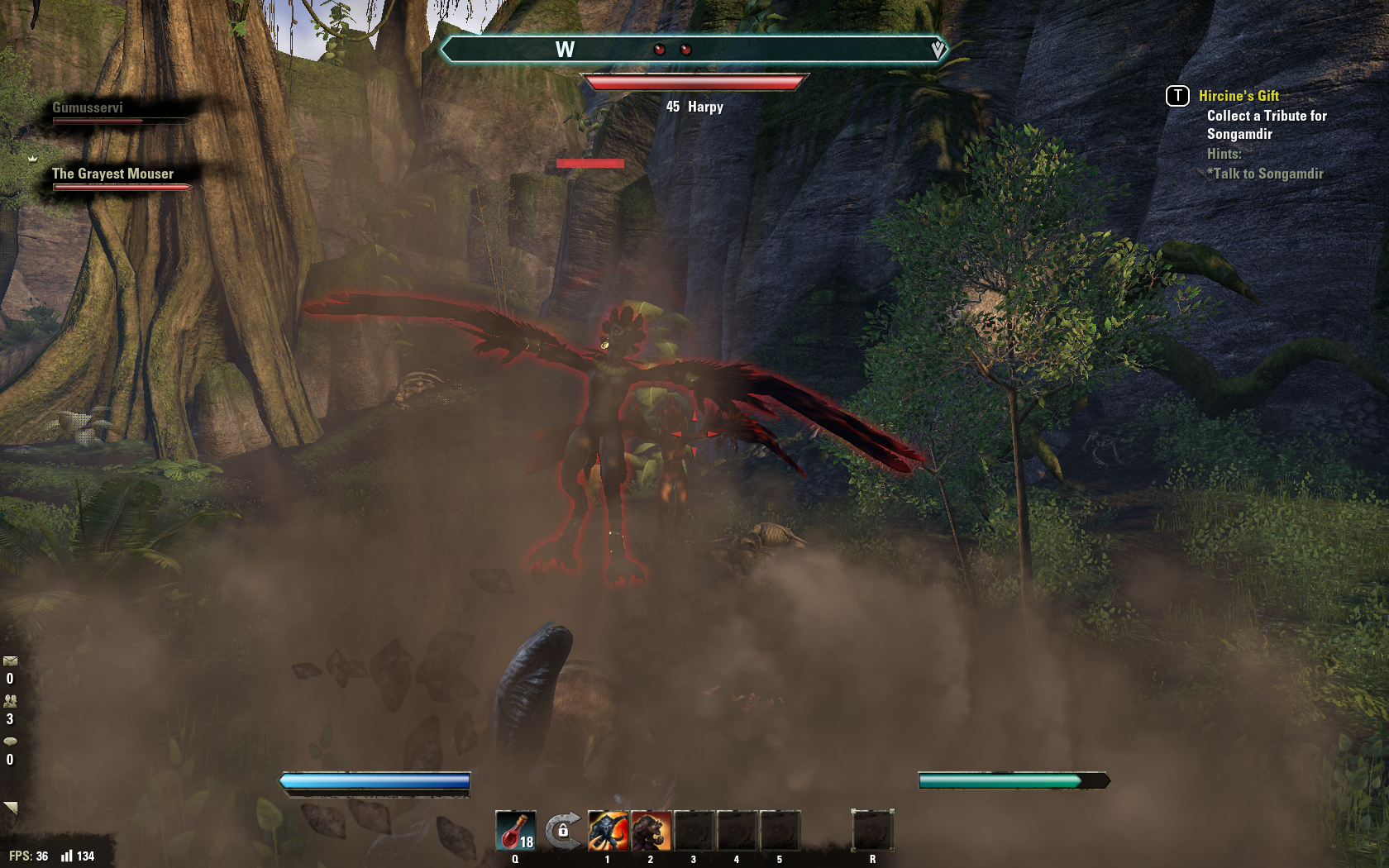Viewport: 1389px width, 868px height.
Task: Select the empty ultimate ability slot
Action: 872,830
